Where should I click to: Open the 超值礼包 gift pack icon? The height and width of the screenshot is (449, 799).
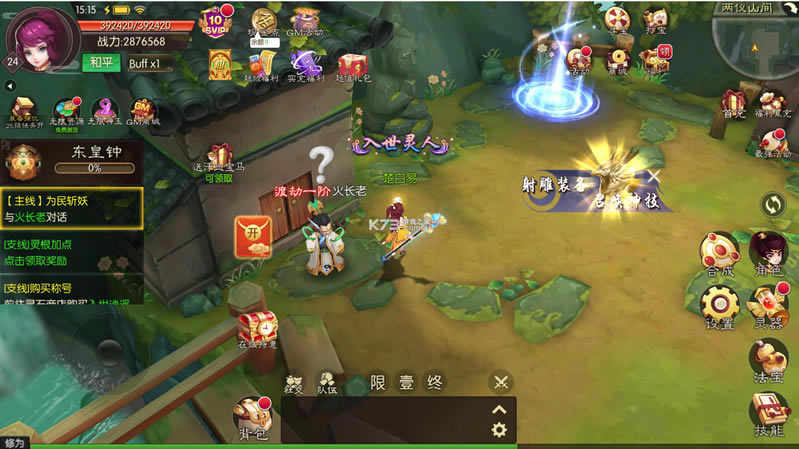pos(352,70)
